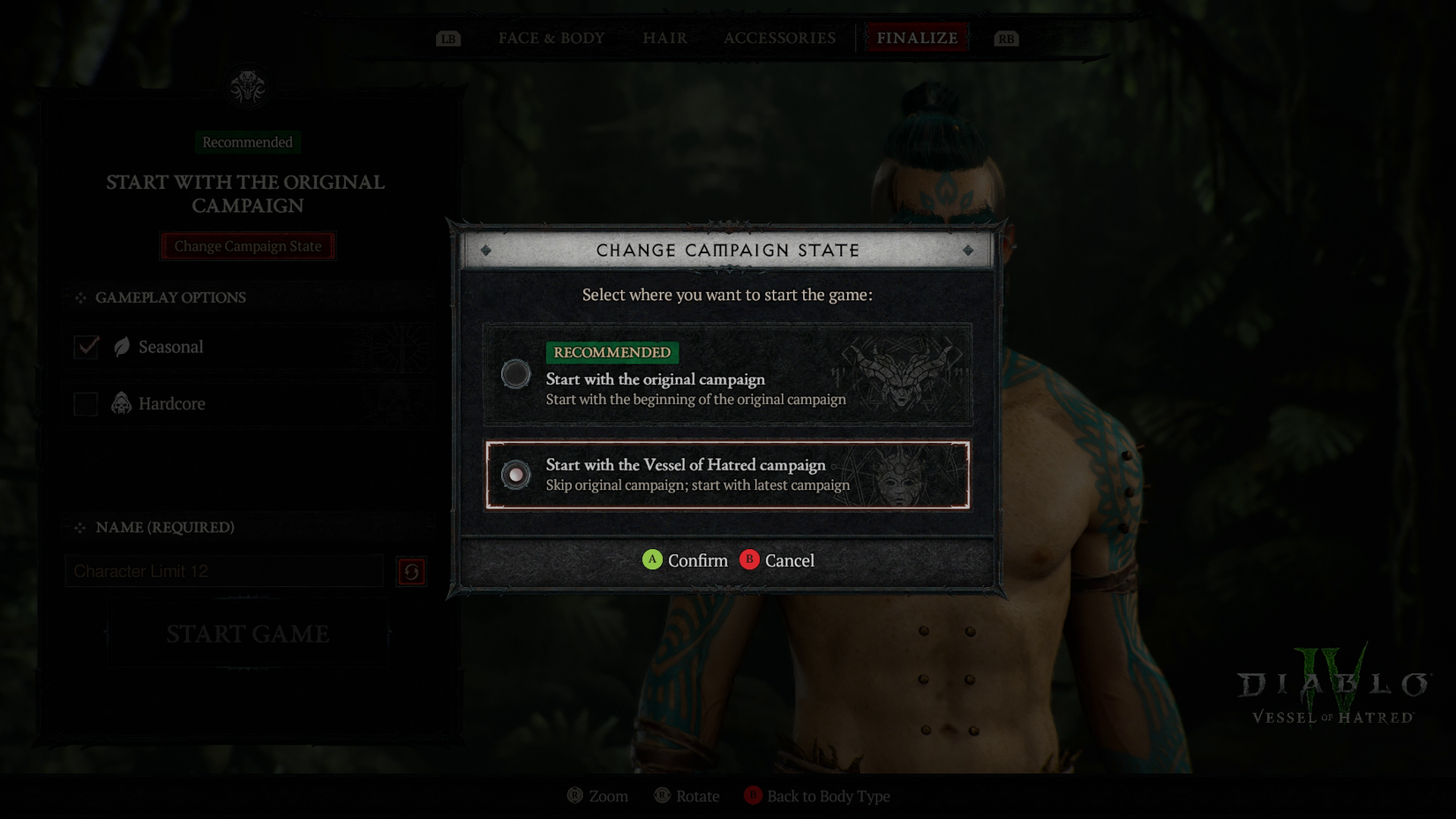Click the Hardcore helmet icon
The image size is (1456, 819).
click(x=119, y=403)
